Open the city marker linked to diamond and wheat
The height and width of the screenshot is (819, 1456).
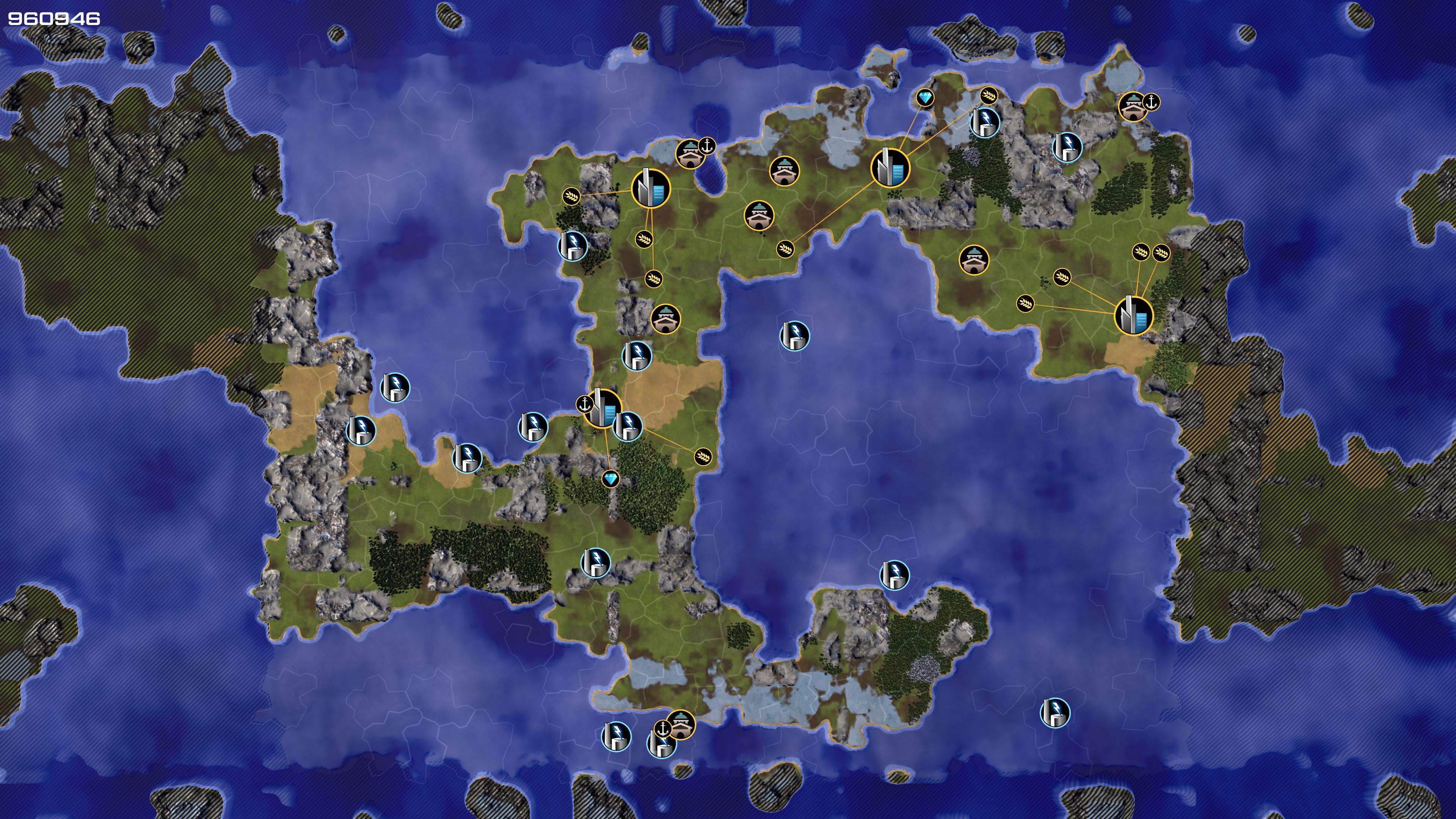[890, 167]
